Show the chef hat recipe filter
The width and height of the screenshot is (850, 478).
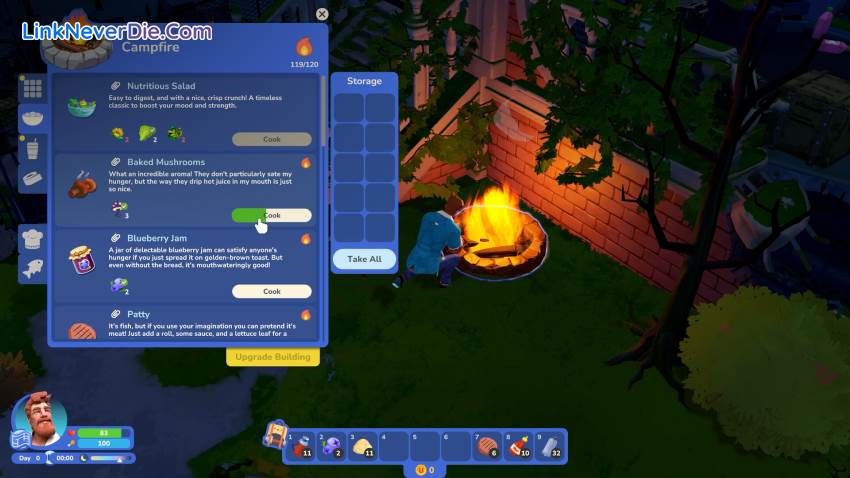(32, 238)
